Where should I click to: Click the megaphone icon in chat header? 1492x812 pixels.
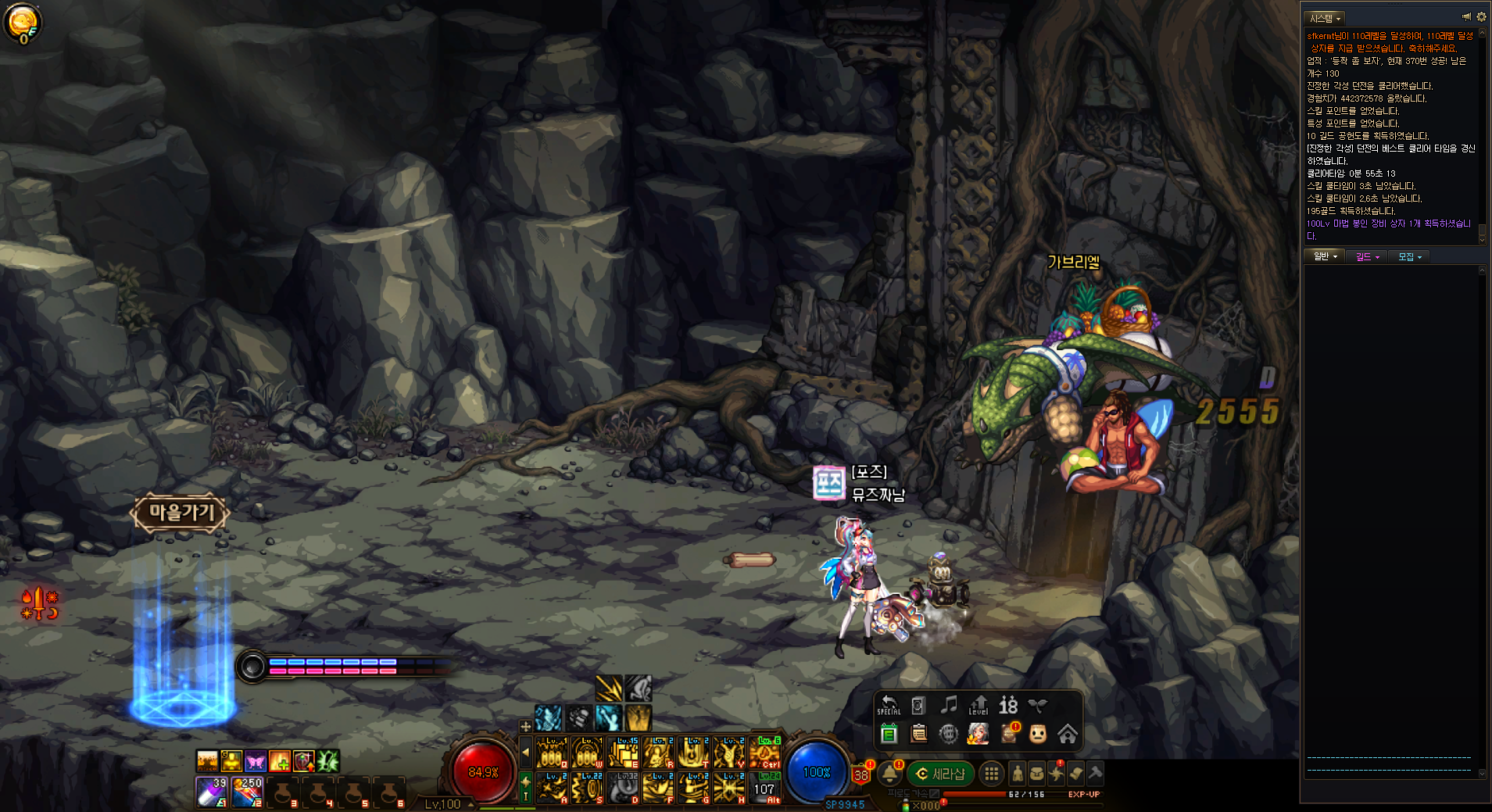(x=1466, y=16)
